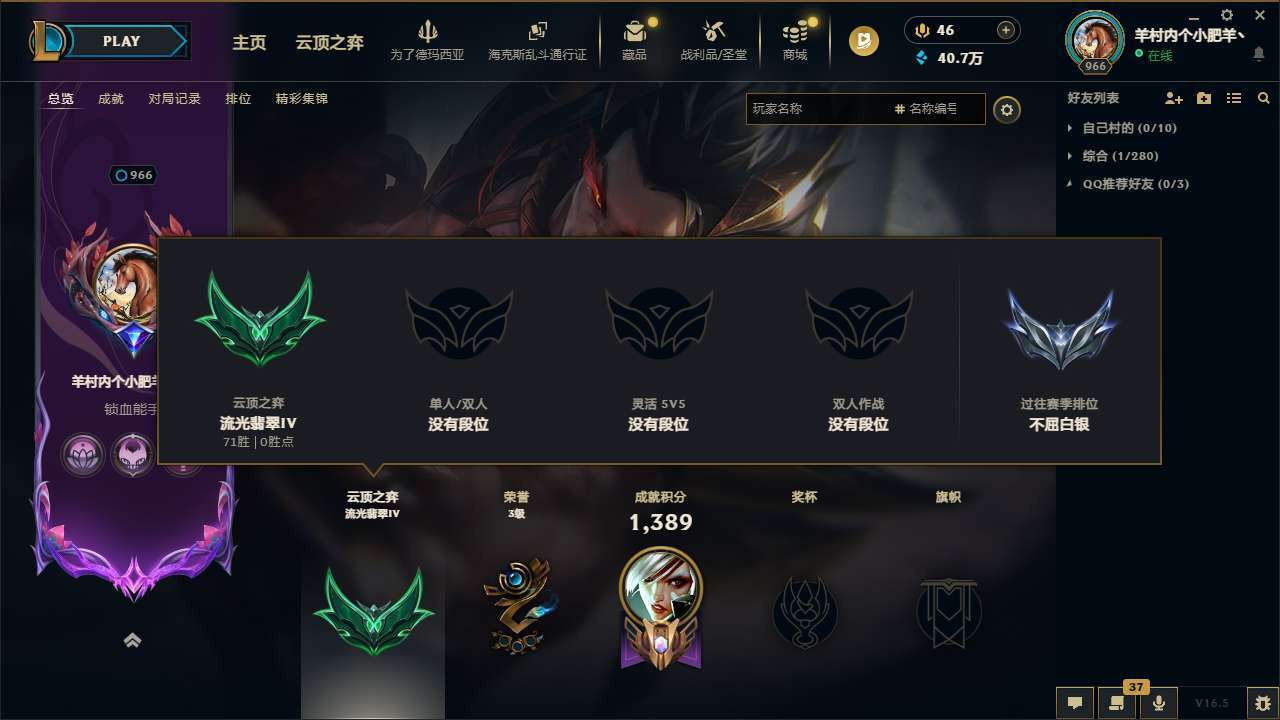Mute the voice chat microphone
The width and height of the screenshot is (1280, 720).
click(1159, 703)
